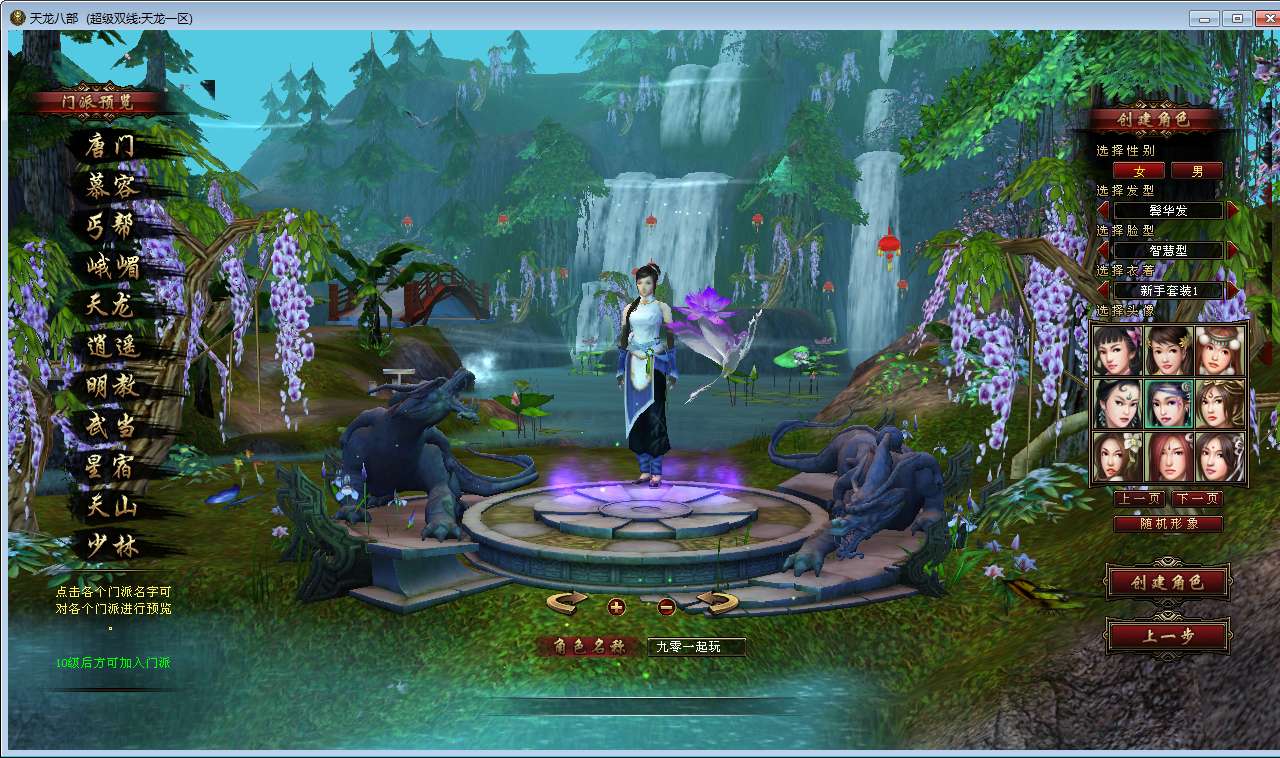
Task: Confirm with the 创建角色 button
Action: (1167, 582)
